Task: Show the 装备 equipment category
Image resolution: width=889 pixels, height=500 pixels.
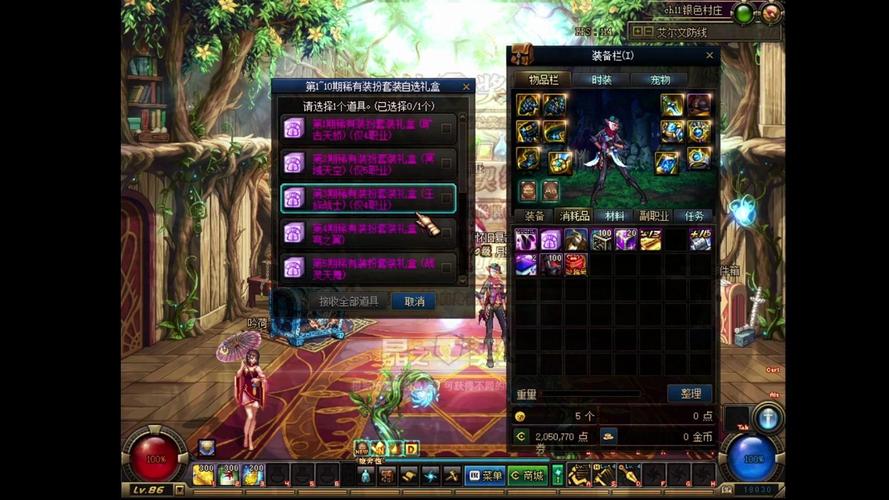Action: coord(535,216)
